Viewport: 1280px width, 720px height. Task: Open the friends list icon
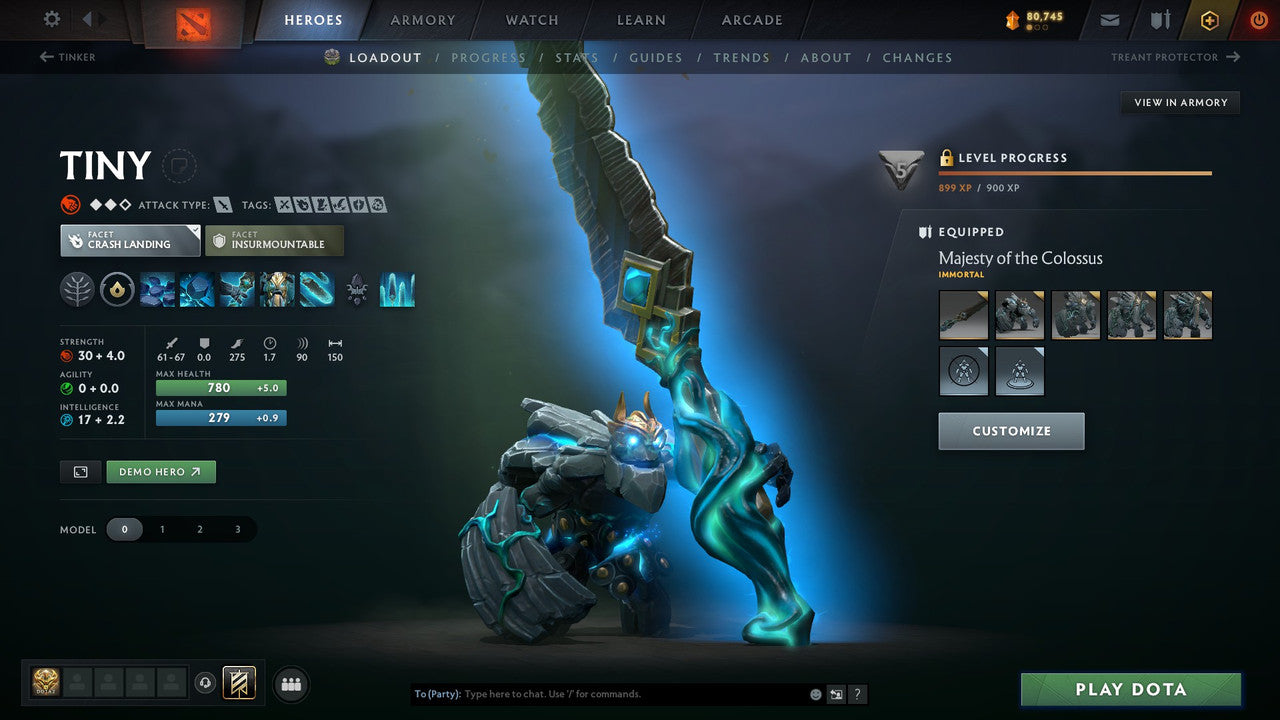290,684
